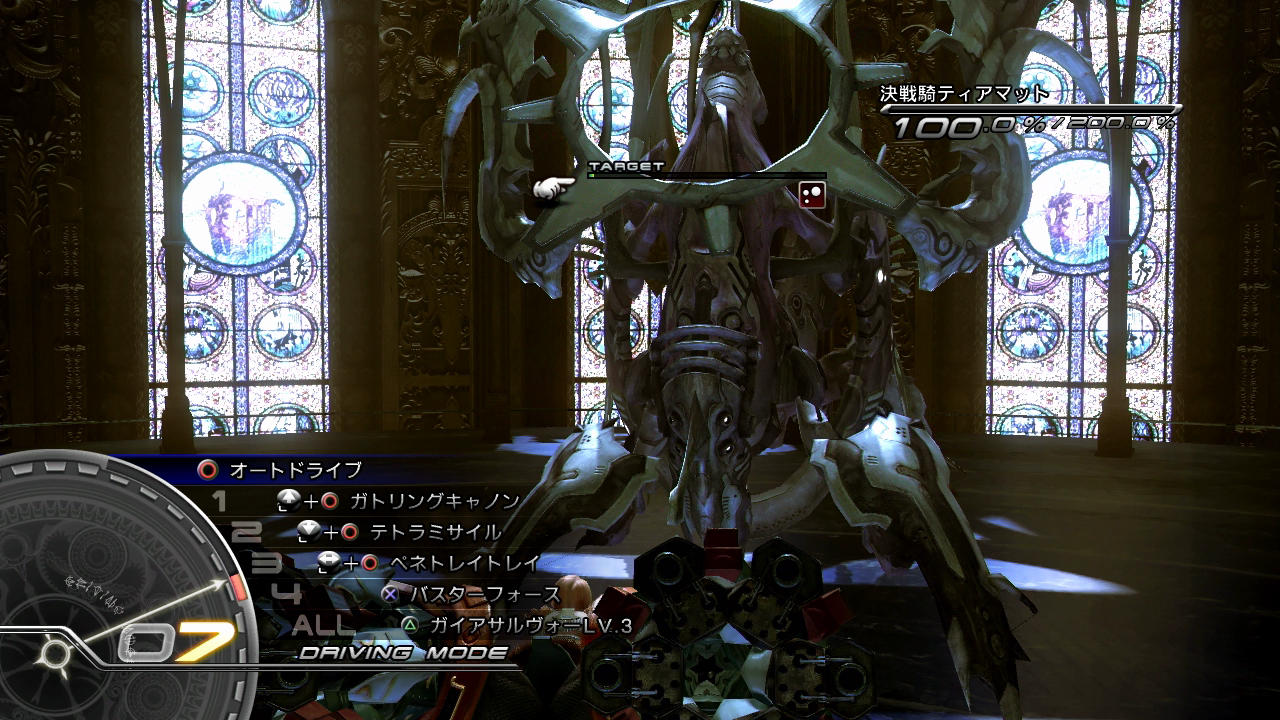Select the オートドライブ command

point(295,469)
